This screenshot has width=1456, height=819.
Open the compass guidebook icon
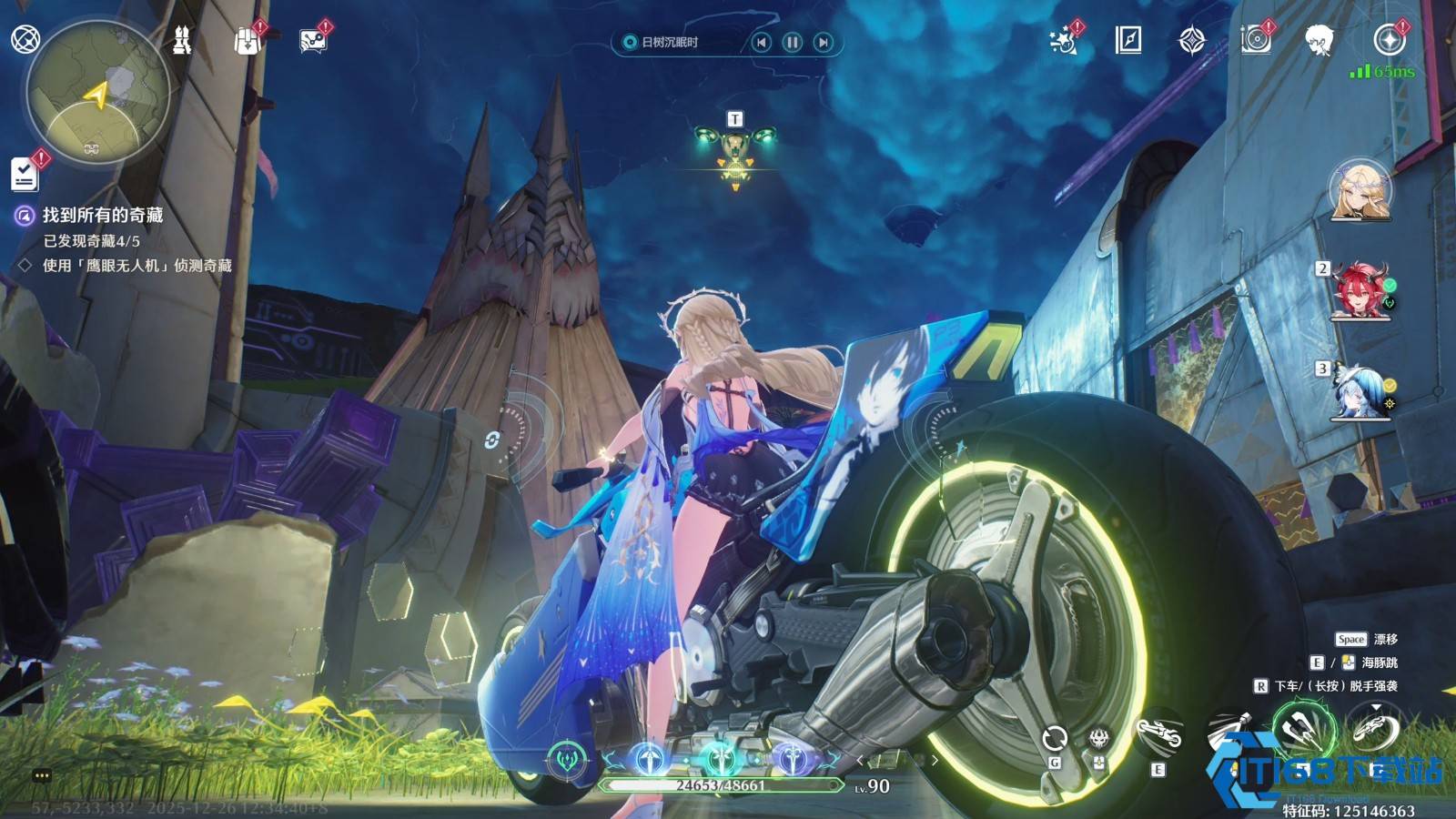click(x=1128, y=40)
